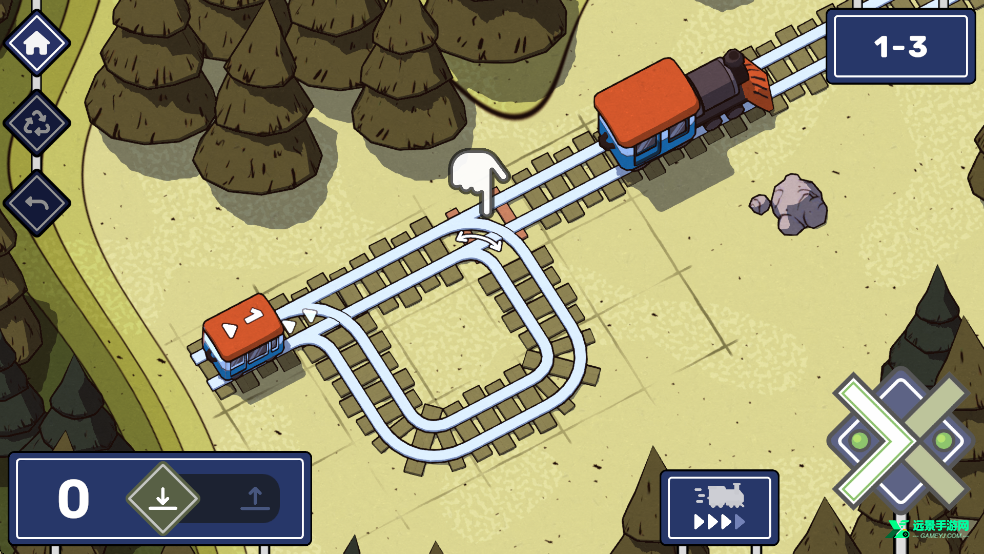The height and width of the screenshot is (554, 984).
Task: Go to the home menu
Action: click(37, 43)
